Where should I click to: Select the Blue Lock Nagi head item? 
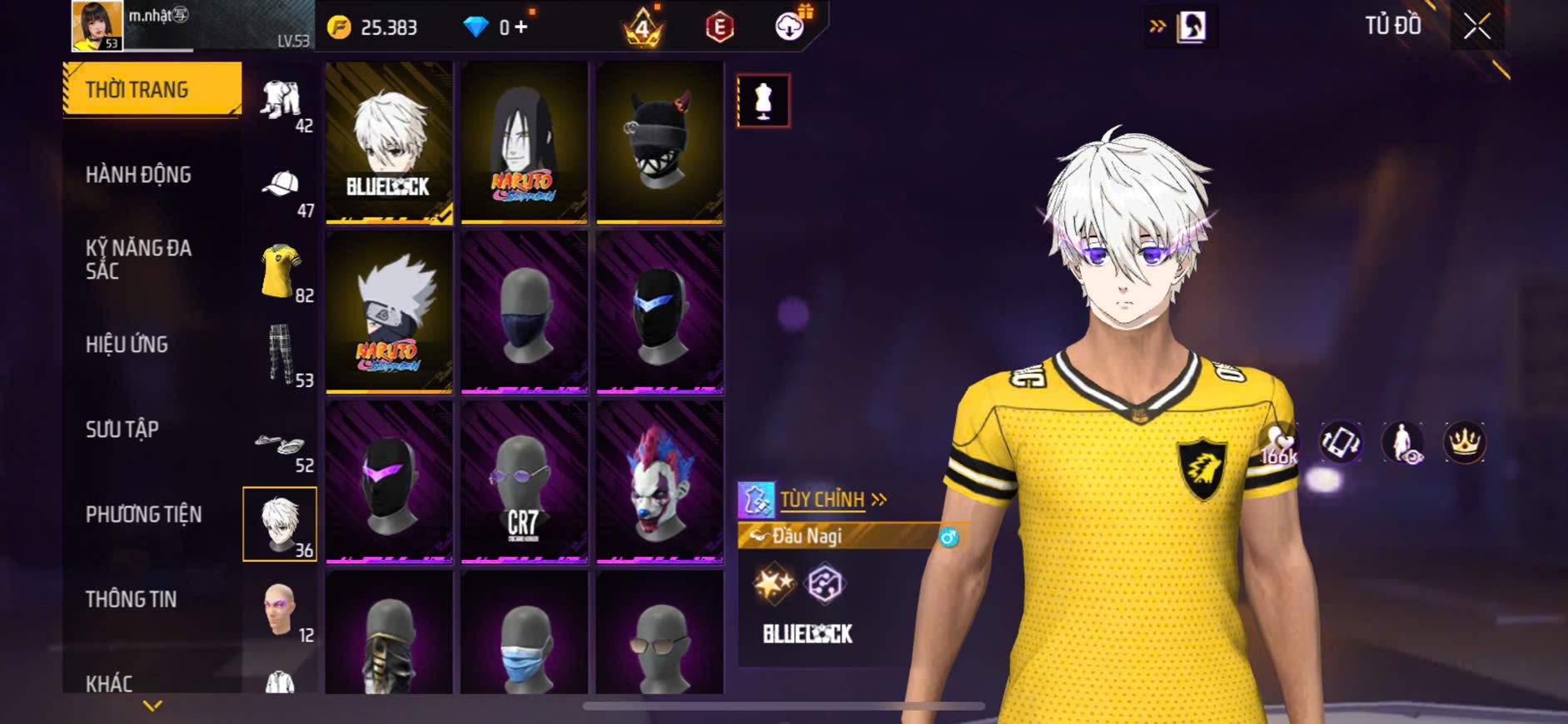[389, 142]
